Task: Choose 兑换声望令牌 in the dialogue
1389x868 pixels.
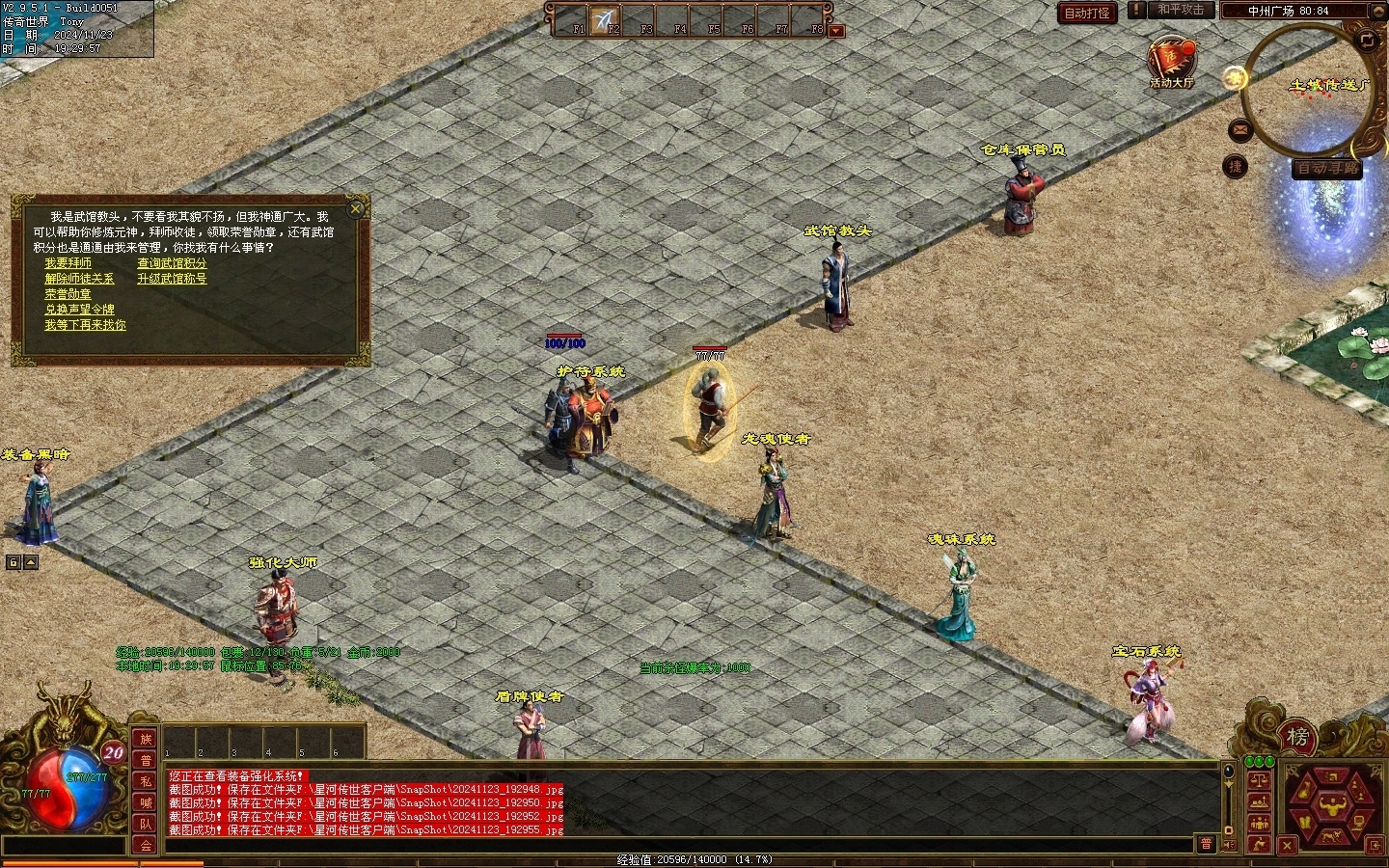Action: pos(79,310)
